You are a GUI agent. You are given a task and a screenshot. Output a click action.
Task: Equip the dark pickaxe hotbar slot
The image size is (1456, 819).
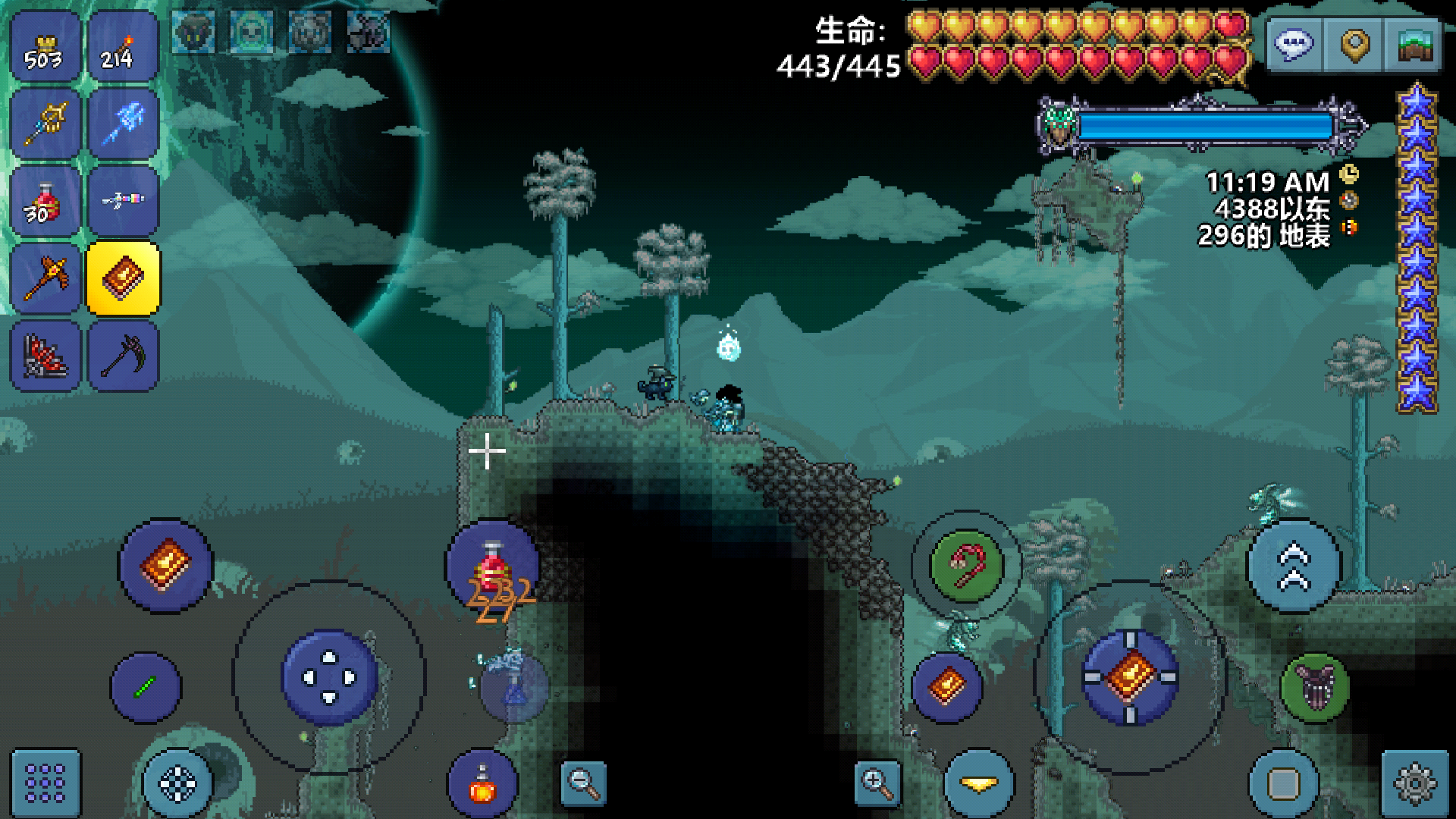click(x=123, y=356)
